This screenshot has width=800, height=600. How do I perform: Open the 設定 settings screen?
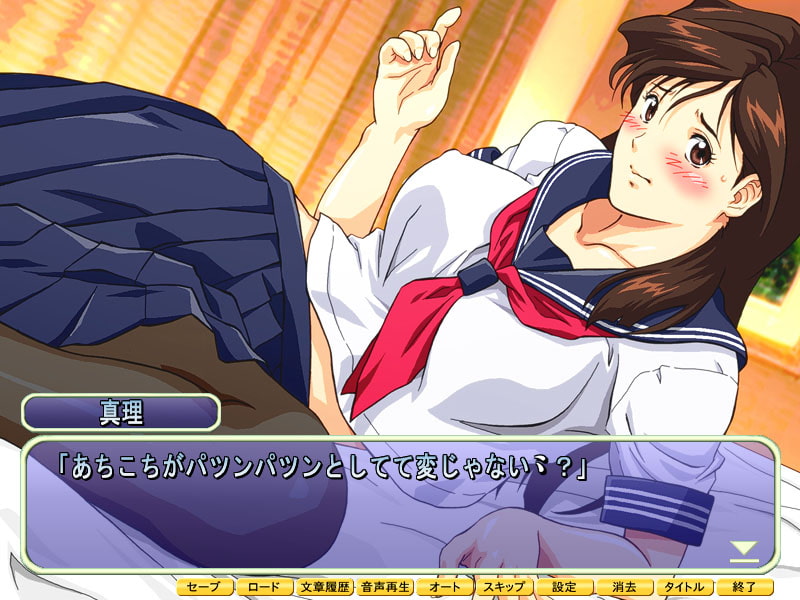[565, 588]
